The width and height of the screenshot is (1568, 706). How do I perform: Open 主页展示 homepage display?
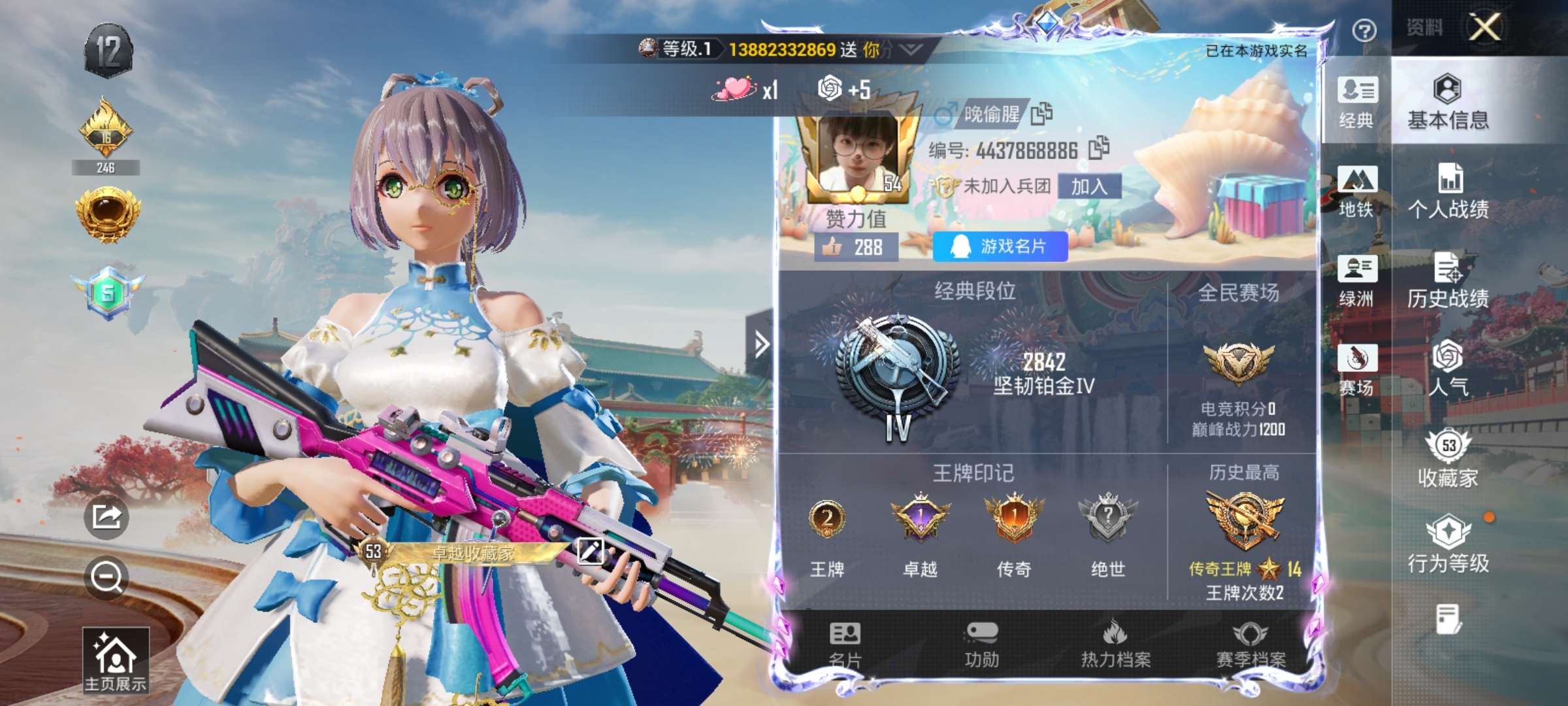(116, 660)
